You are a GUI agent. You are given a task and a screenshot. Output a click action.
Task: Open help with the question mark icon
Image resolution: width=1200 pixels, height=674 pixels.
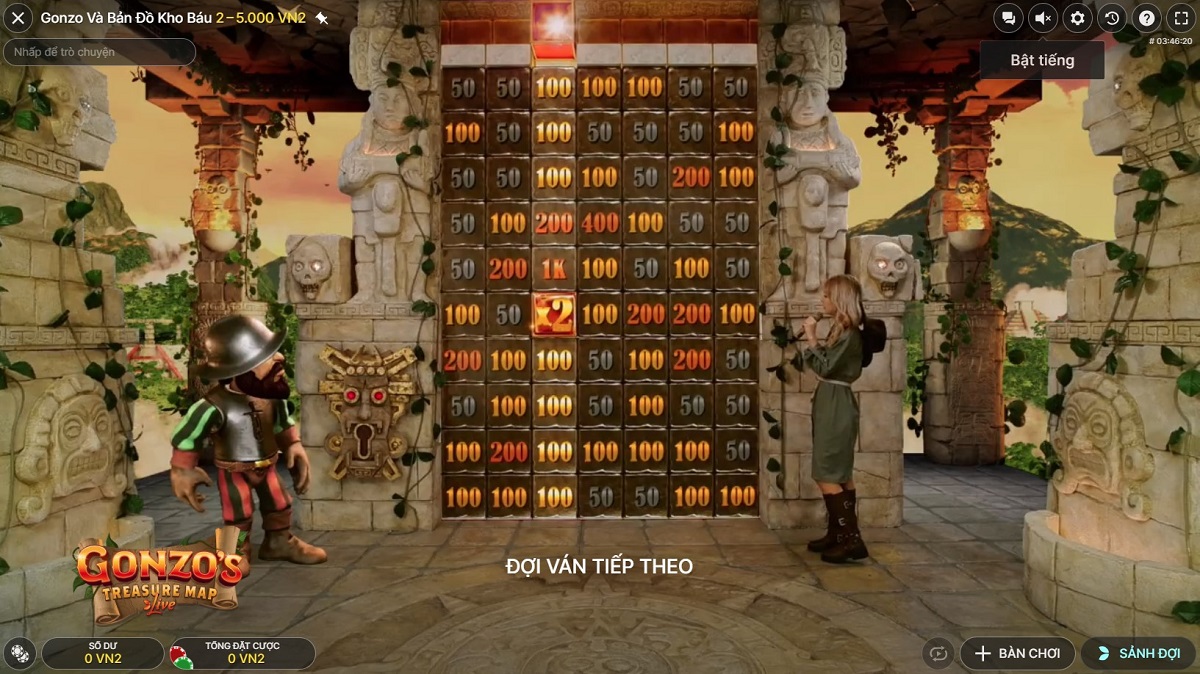(1147, 18)
